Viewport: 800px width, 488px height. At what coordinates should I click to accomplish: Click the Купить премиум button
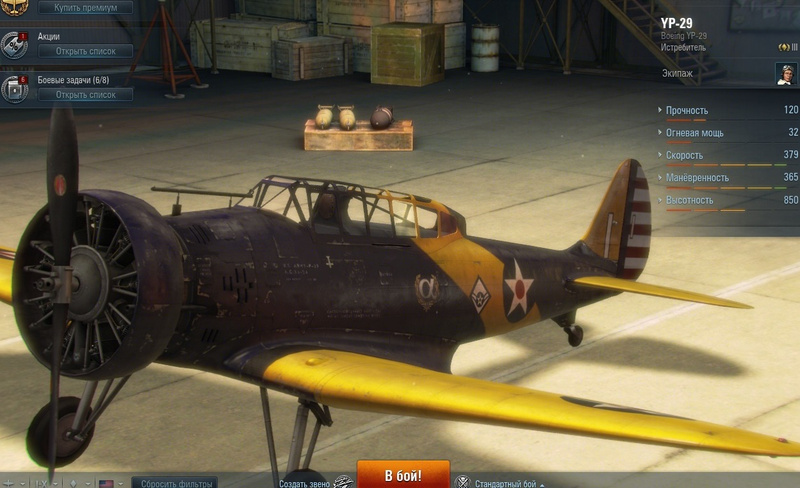point(85,7)
